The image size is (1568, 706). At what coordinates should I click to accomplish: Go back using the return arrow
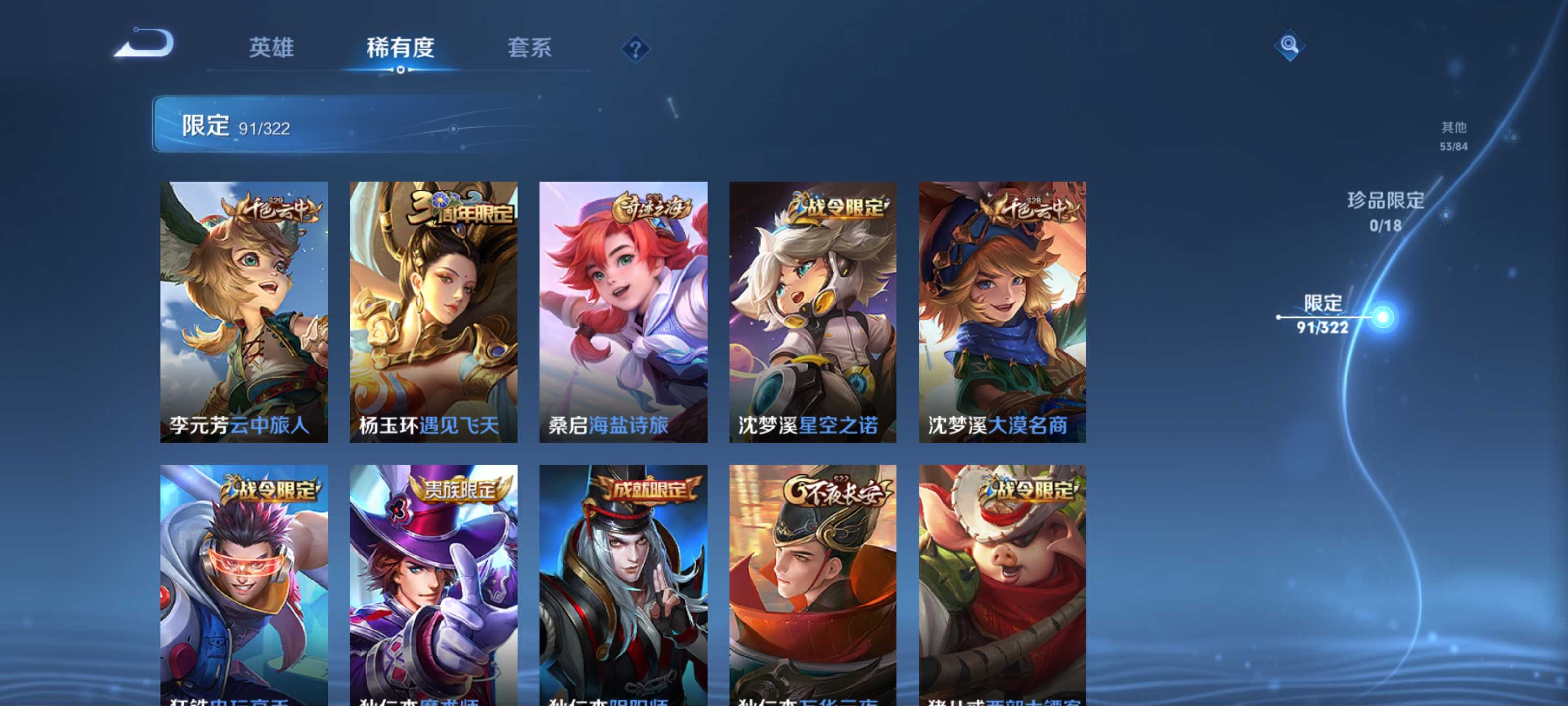tap(145, 44)
